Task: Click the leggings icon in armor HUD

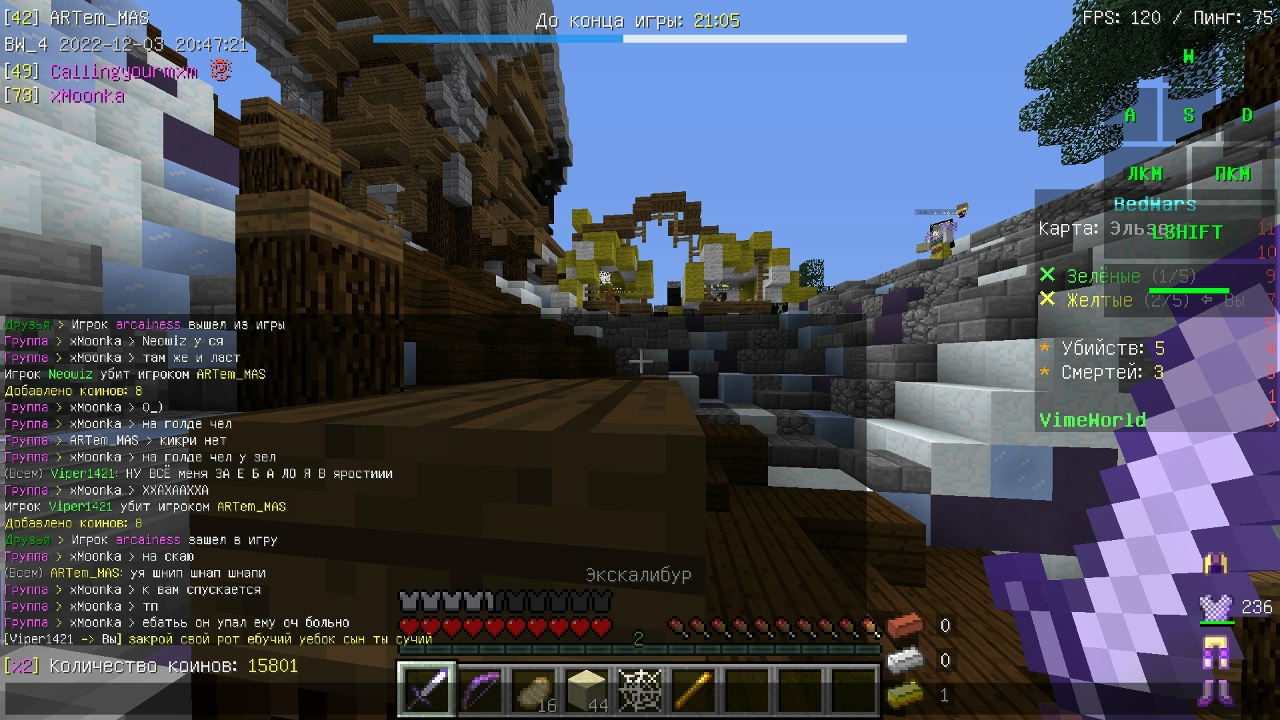Action: (1216, 650)
